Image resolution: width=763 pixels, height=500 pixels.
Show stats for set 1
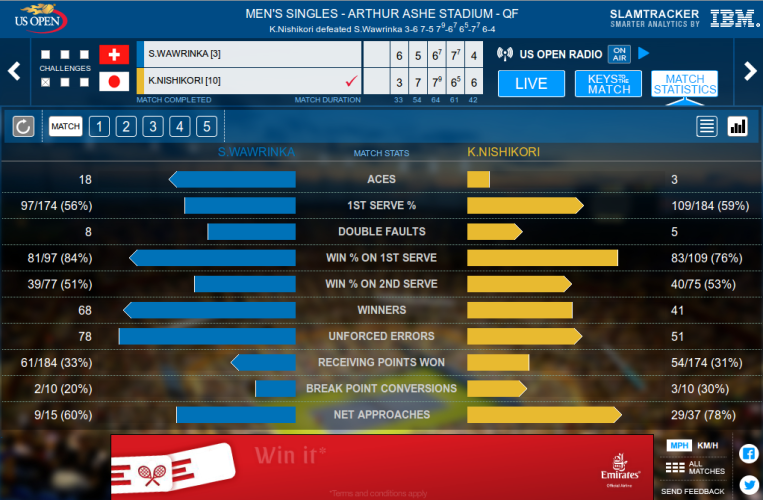[99, 126]
